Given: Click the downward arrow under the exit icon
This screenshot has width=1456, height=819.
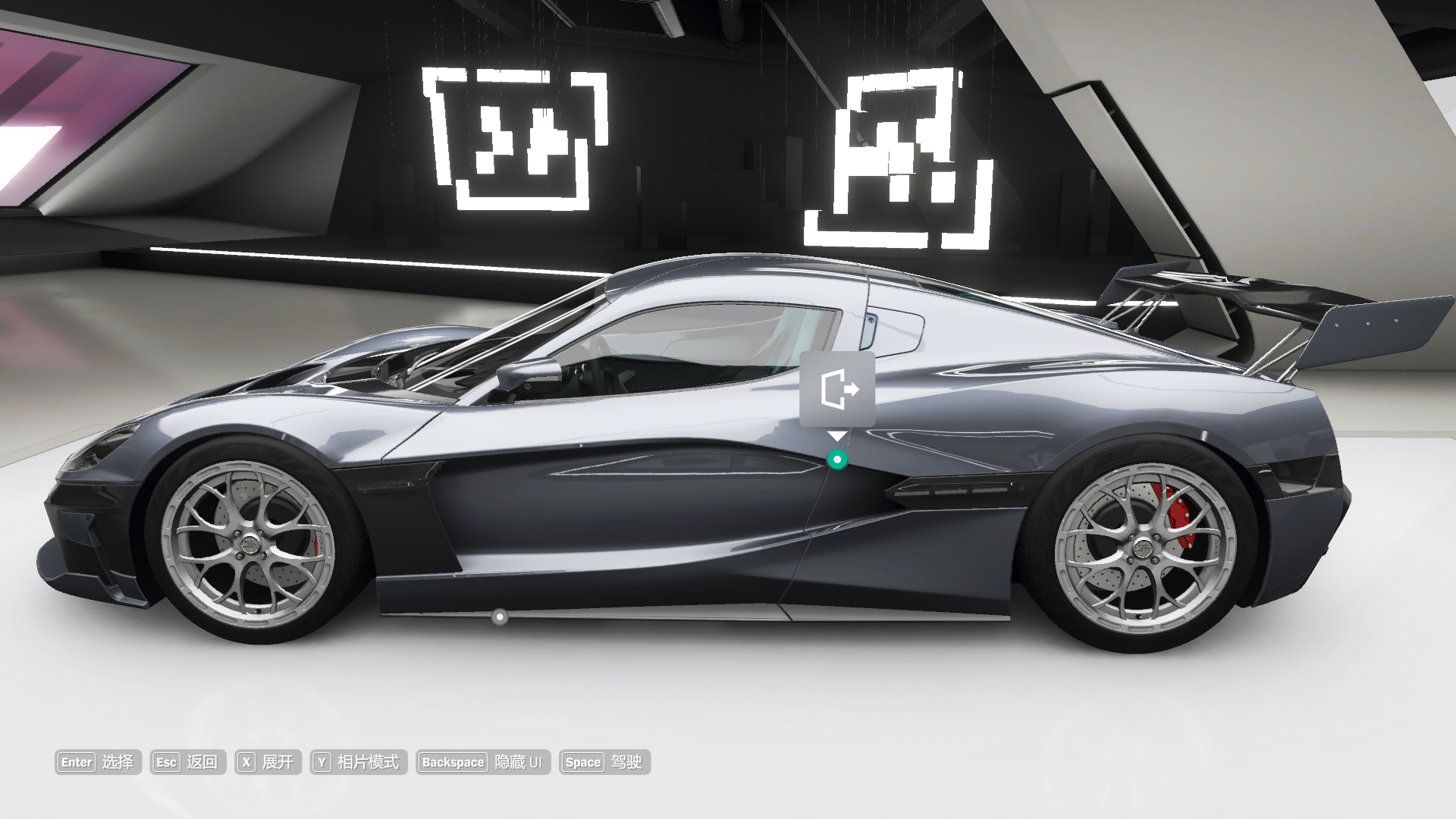Looking at the screenshot, I should click(837, 435).
